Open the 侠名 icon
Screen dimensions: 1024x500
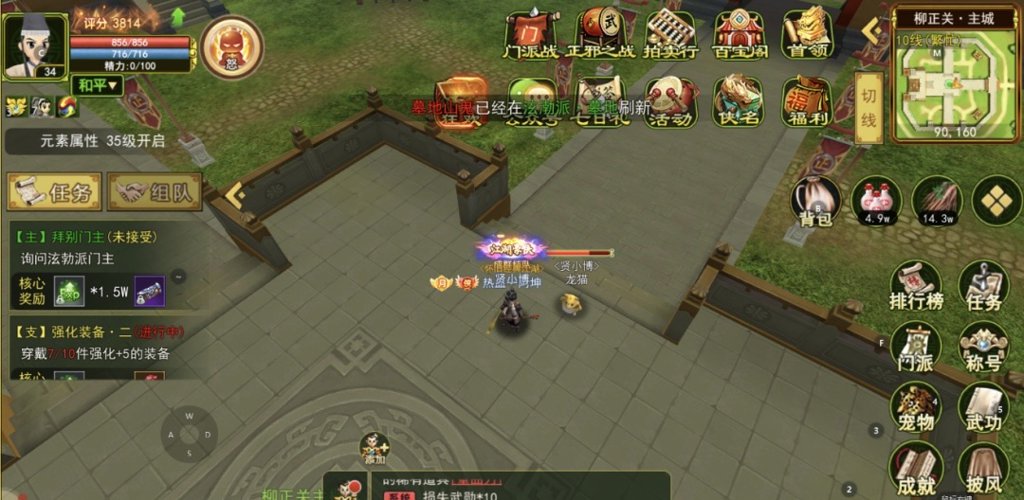739,102
